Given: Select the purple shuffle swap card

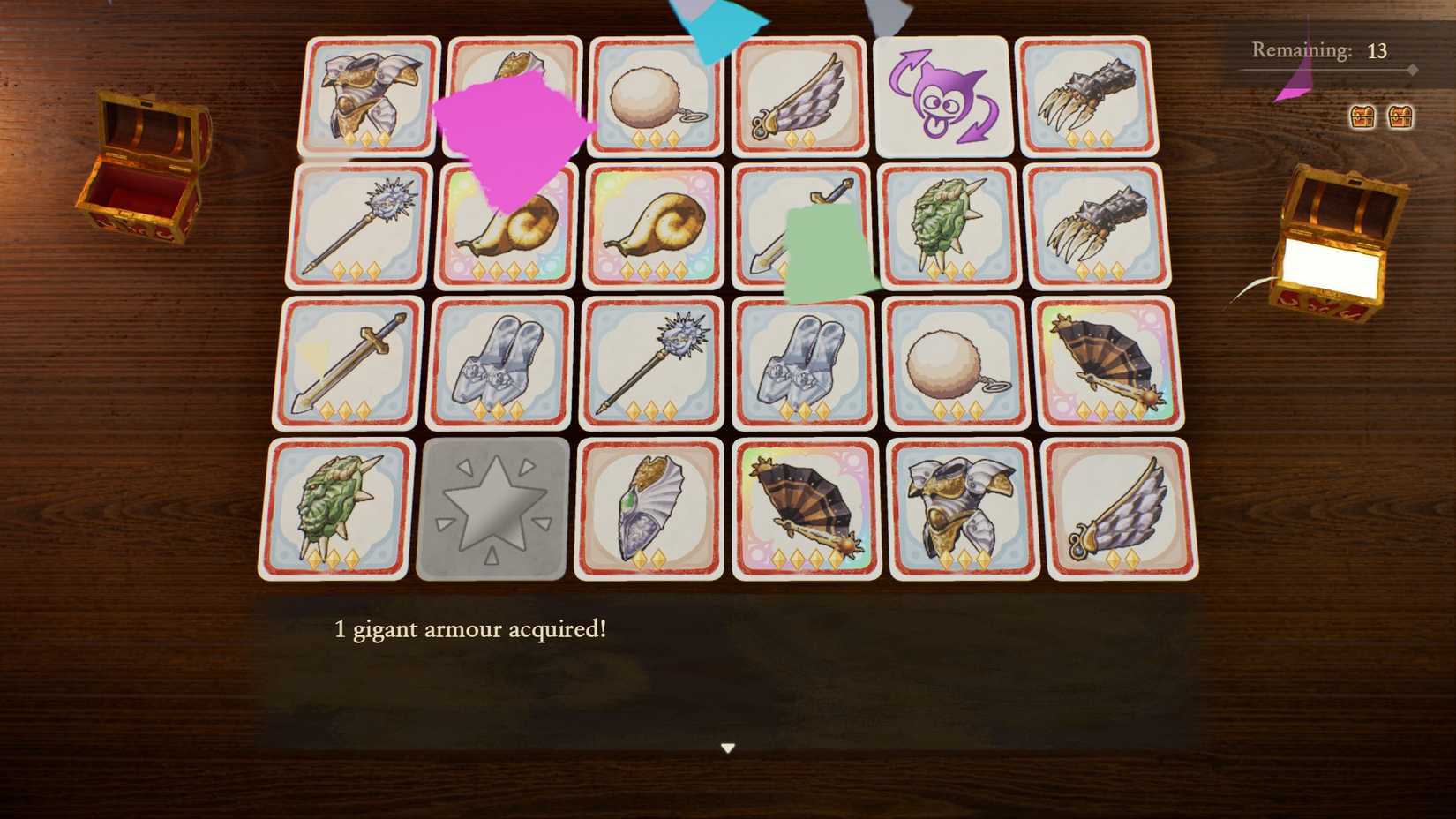Looking at the screenshot, I should (x=943, y=95).
